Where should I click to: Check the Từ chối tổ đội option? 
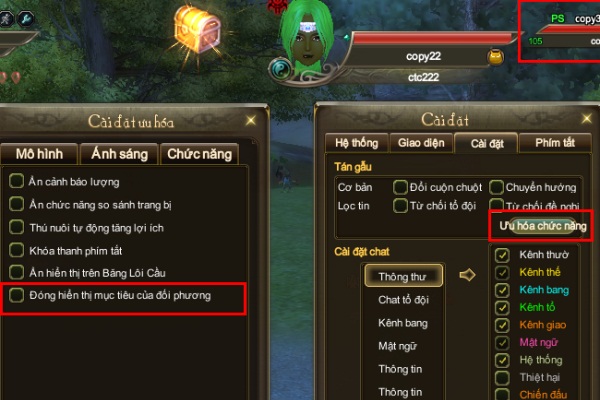pos(400,207)
